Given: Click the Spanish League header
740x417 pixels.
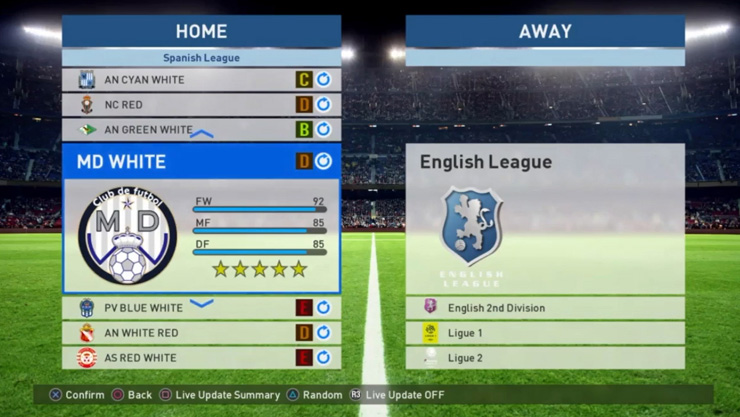Looking at the screenshot, I should pos(201,58).
